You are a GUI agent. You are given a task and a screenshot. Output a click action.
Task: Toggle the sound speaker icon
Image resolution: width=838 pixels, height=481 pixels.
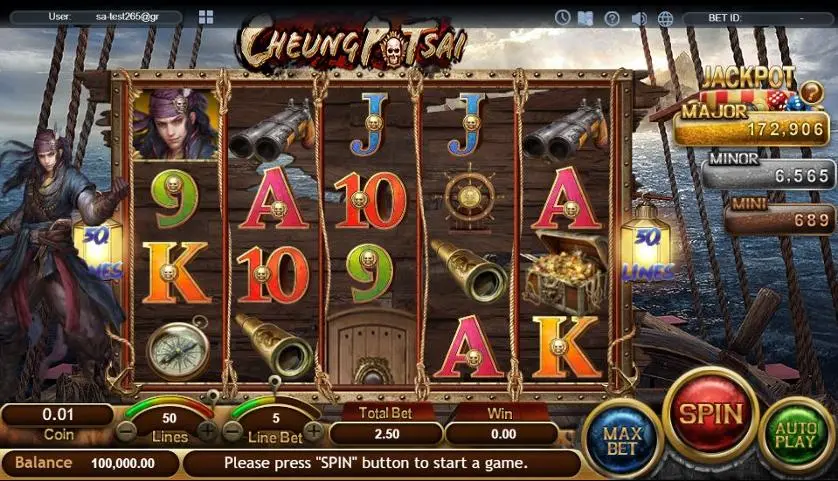tap(639, 18)
